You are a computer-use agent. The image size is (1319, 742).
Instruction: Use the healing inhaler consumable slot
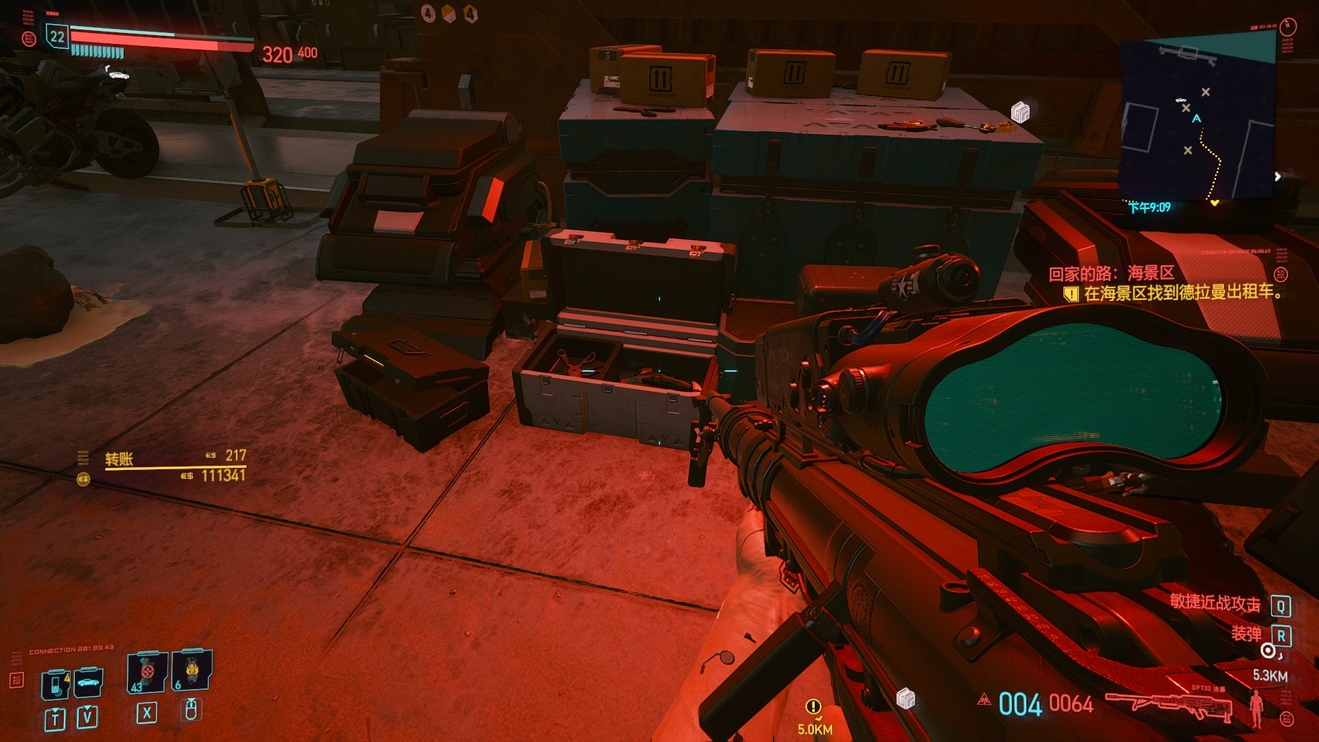[146, 672]
